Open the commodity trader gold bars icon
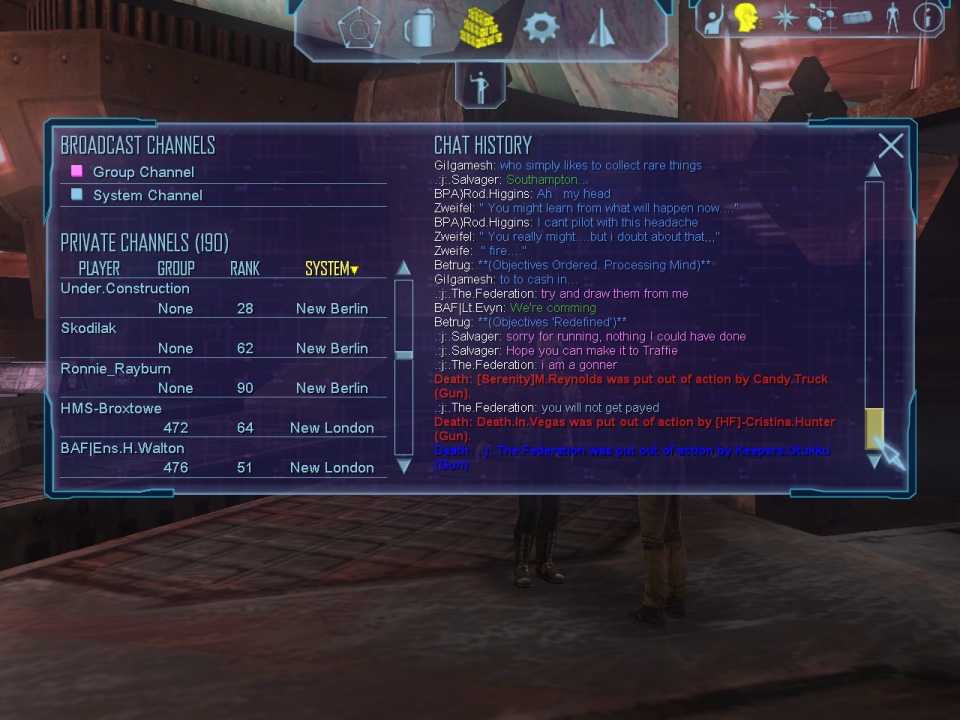The image size is (960, 720). [x=480, y=28]
